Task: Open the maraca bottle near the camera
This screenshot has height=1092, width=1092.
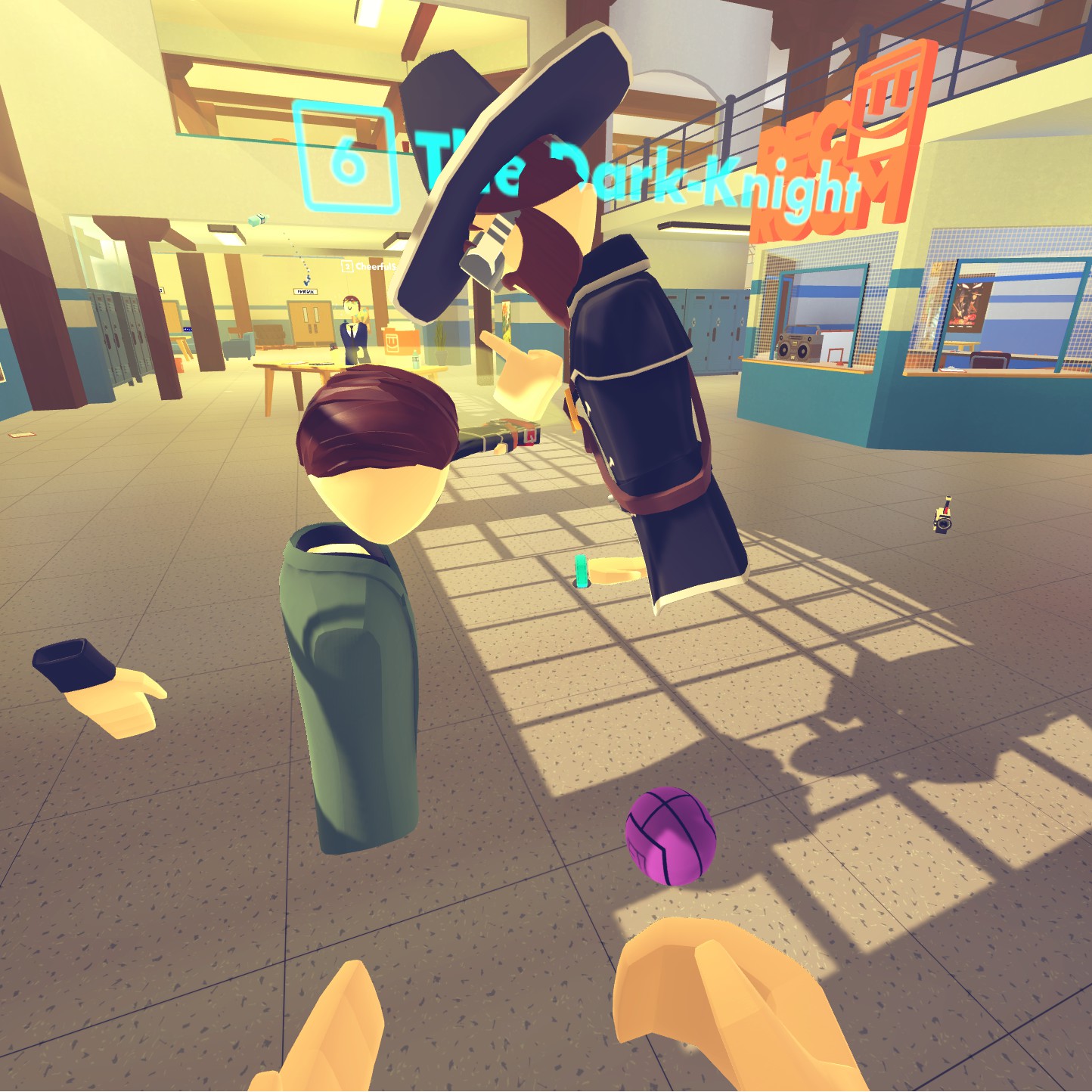Action: click(x=948, y=501)
